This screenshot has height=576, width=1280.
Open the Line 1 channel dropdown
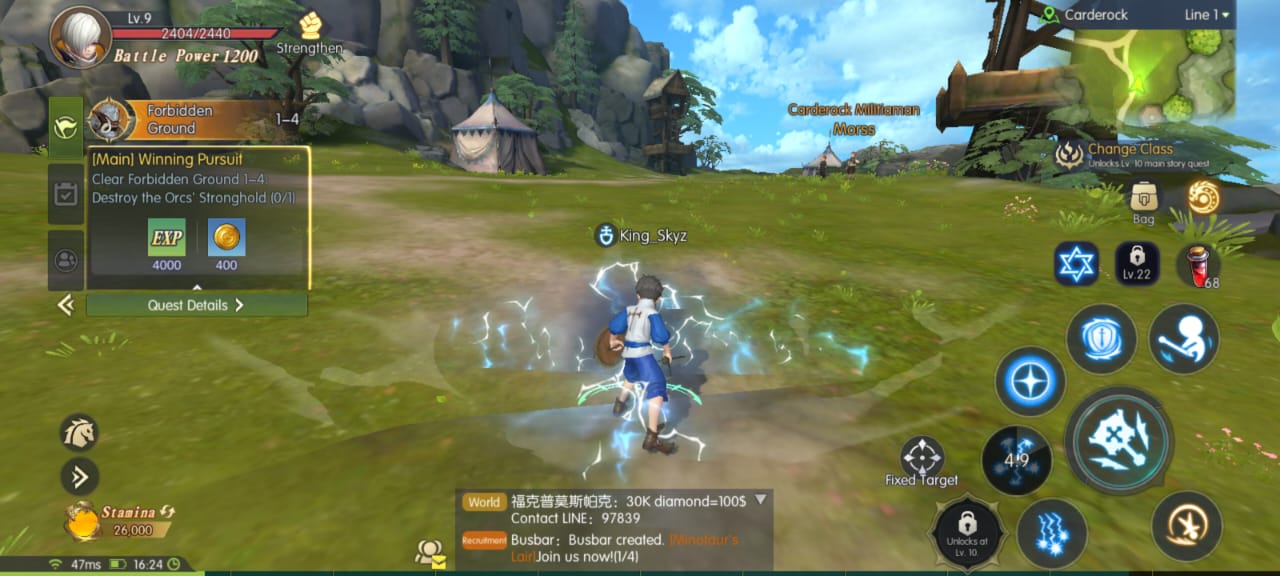1207,15
